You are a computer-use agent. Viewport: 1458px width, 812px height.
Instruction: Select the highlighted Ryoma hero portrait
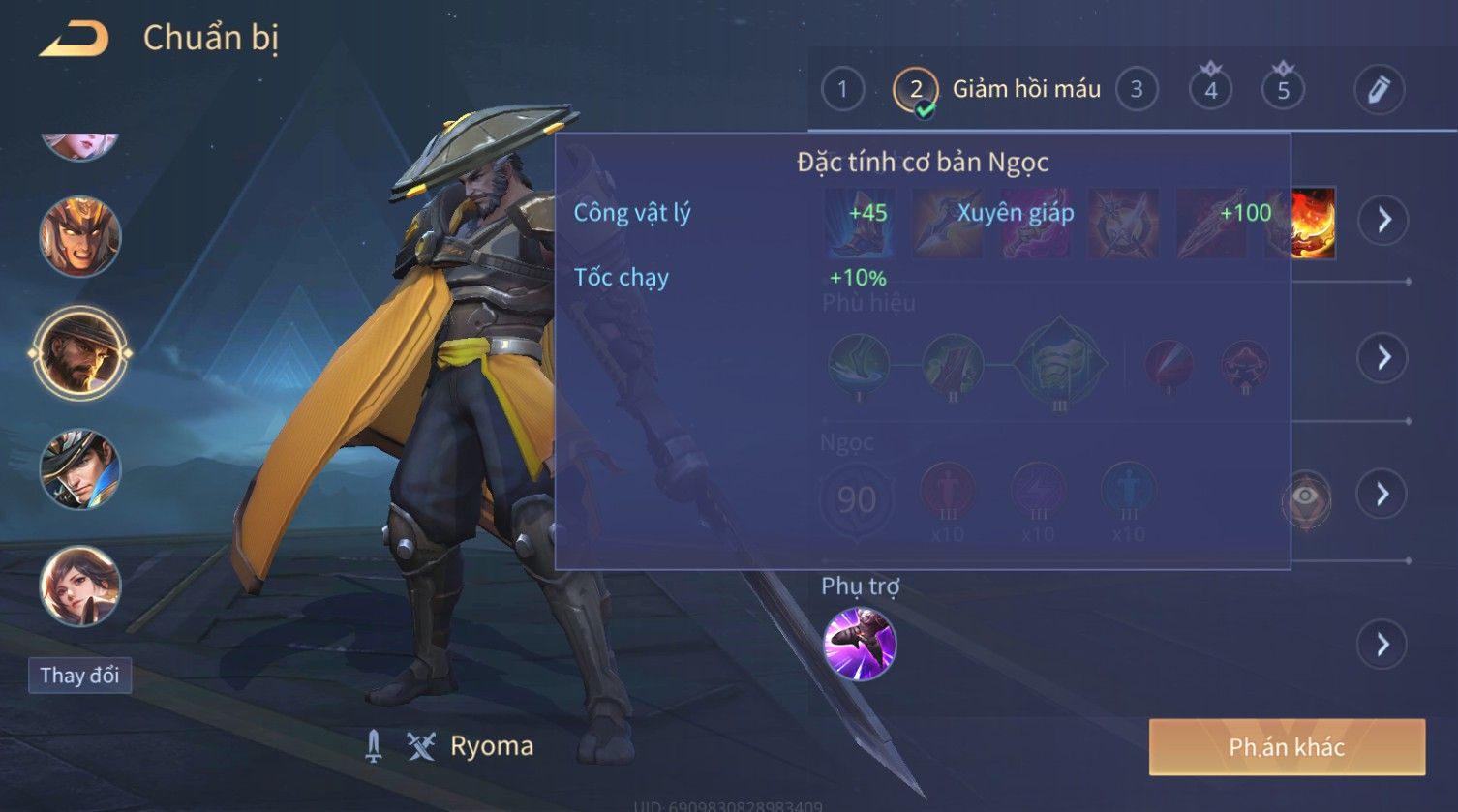[x=80, y=353]
